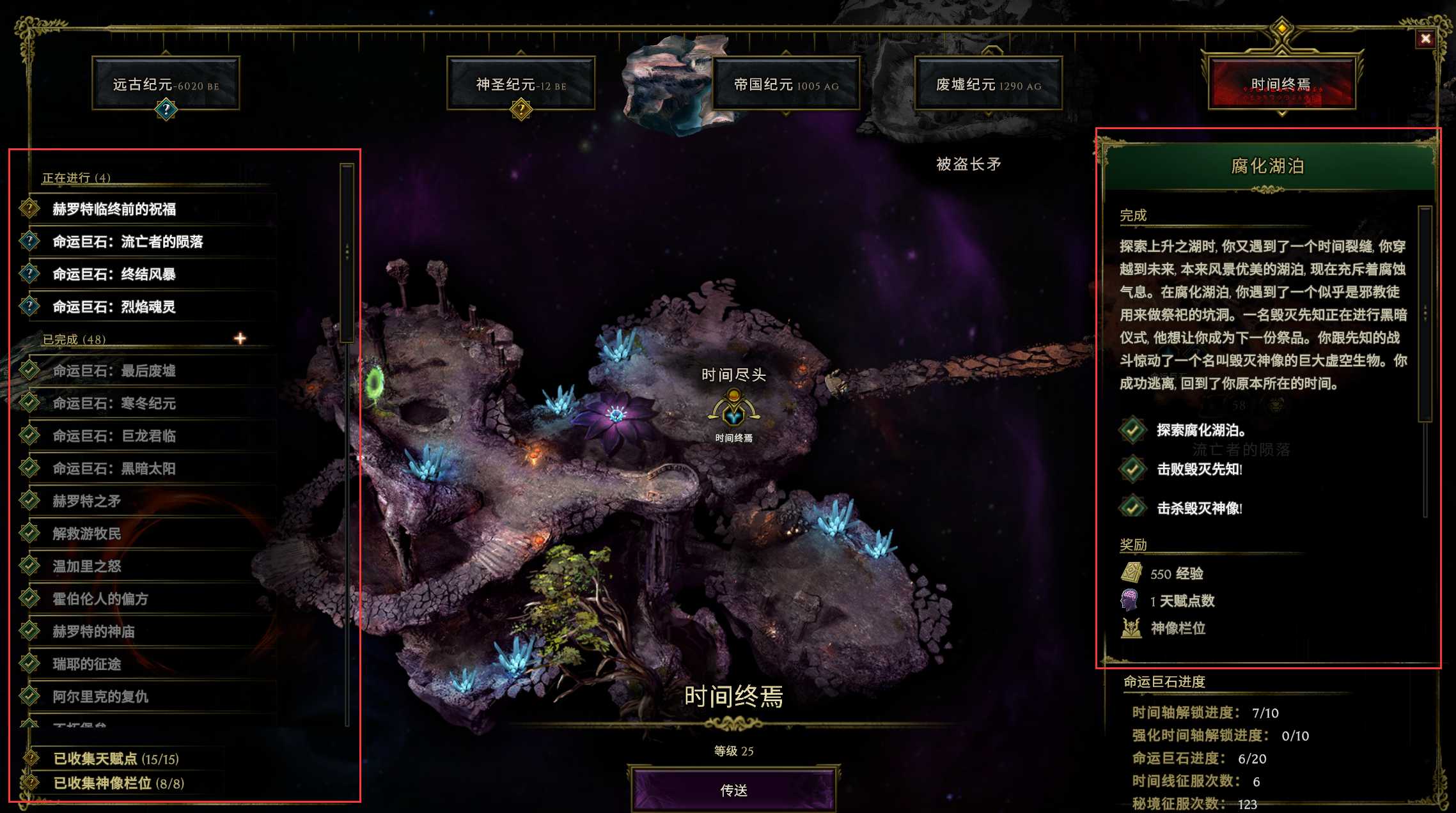Open the 帝国纪元 era tab
Viewport: 1456px width, 813px height.
pyautogui.click(x=786, y=84)
